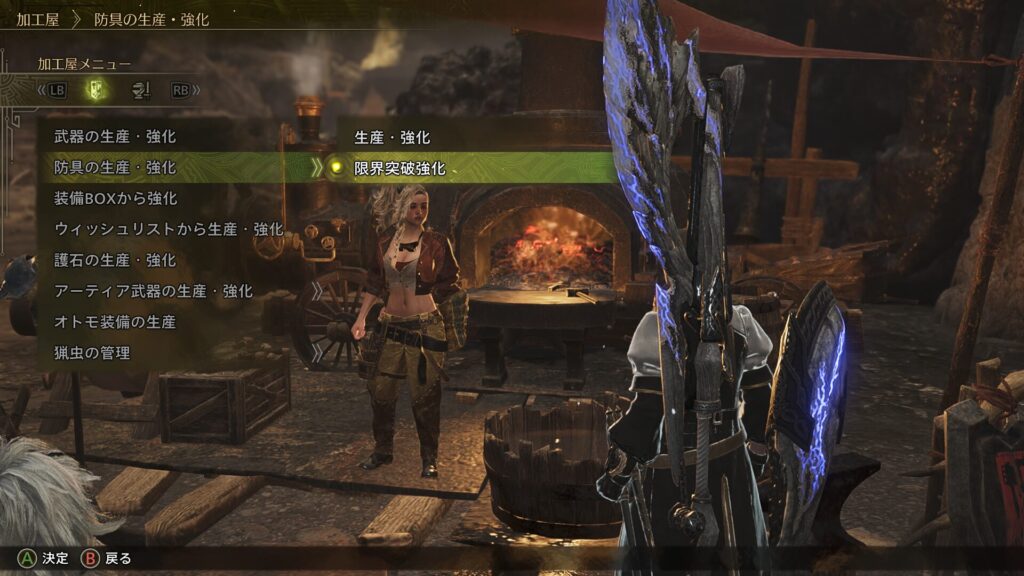Open 装備BOXから強化 option
This screenshot has height=576, width=1024.
pyautogui.click(x=115, y=198)
